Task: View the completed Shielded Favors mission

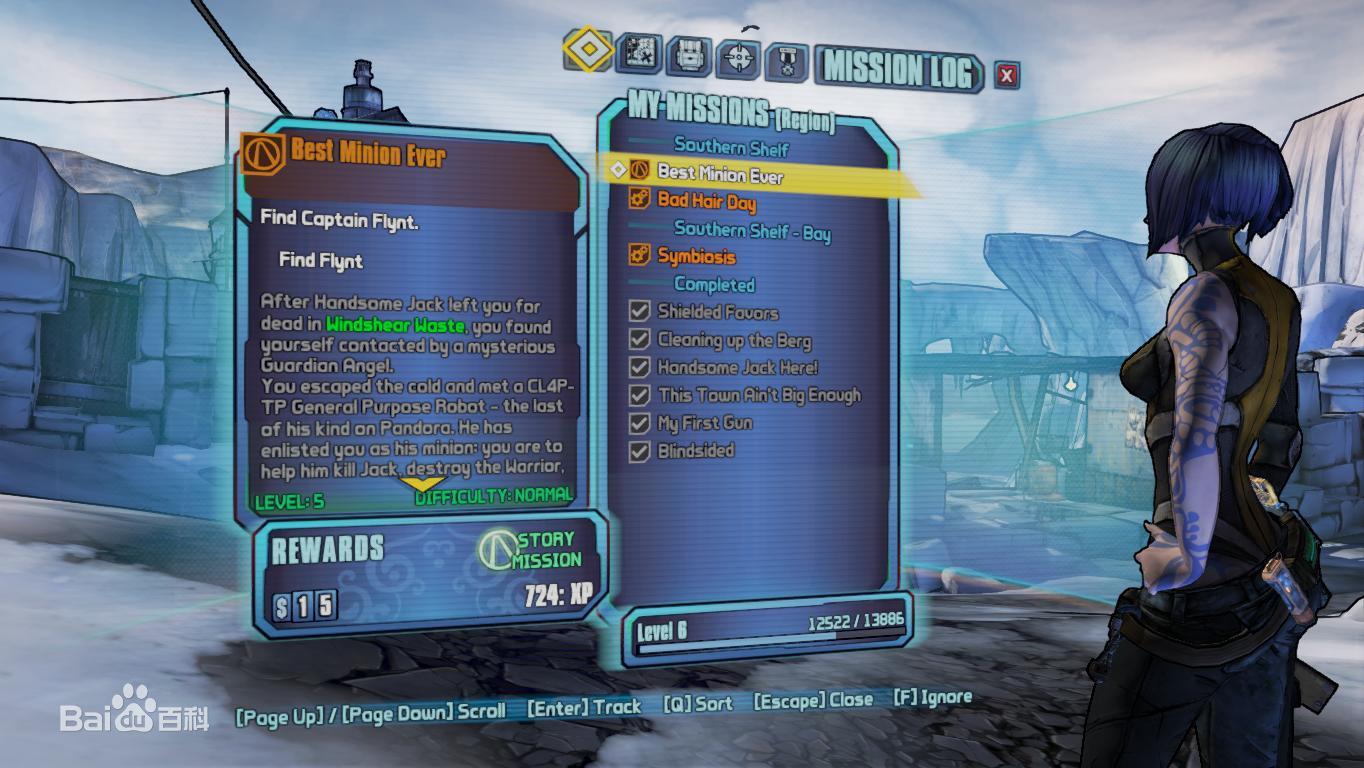Action: tap(717, 312)
